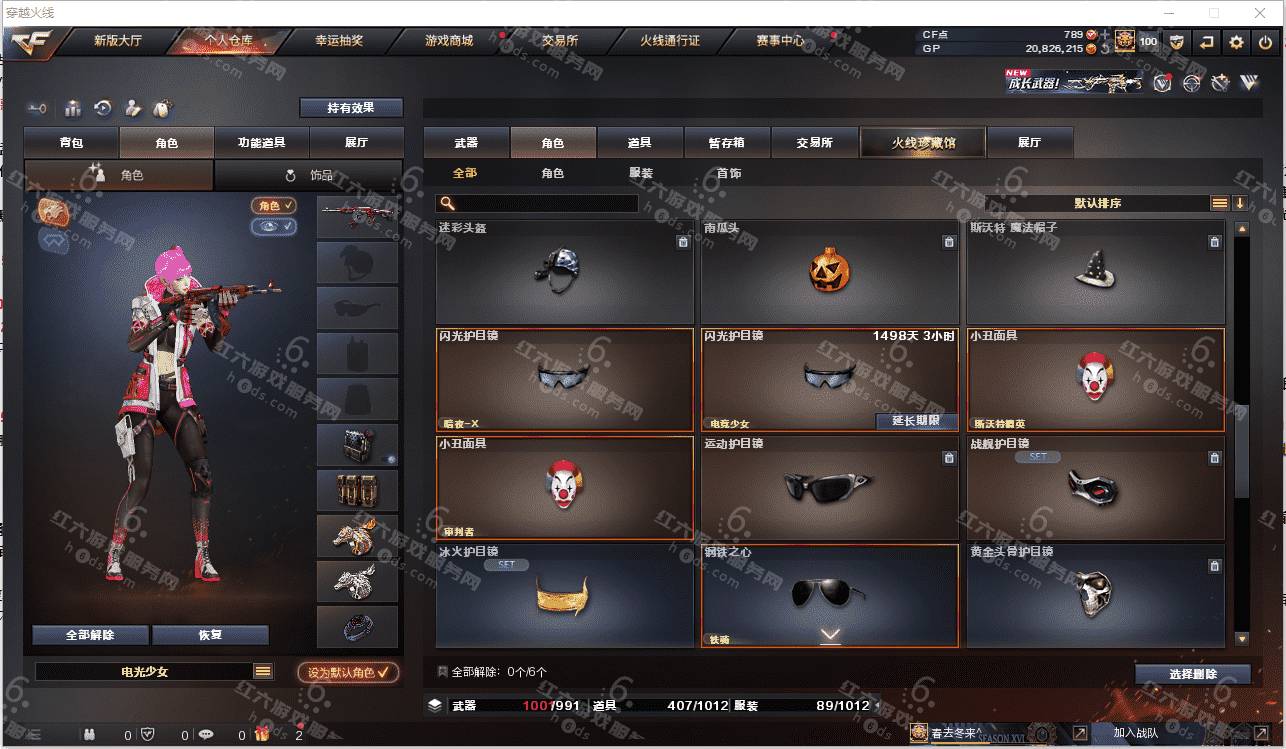This screenshot has height=749, width=1286.
Task: Choose the 运动护目镜 sunglasses item
Action: coord(829,487)
